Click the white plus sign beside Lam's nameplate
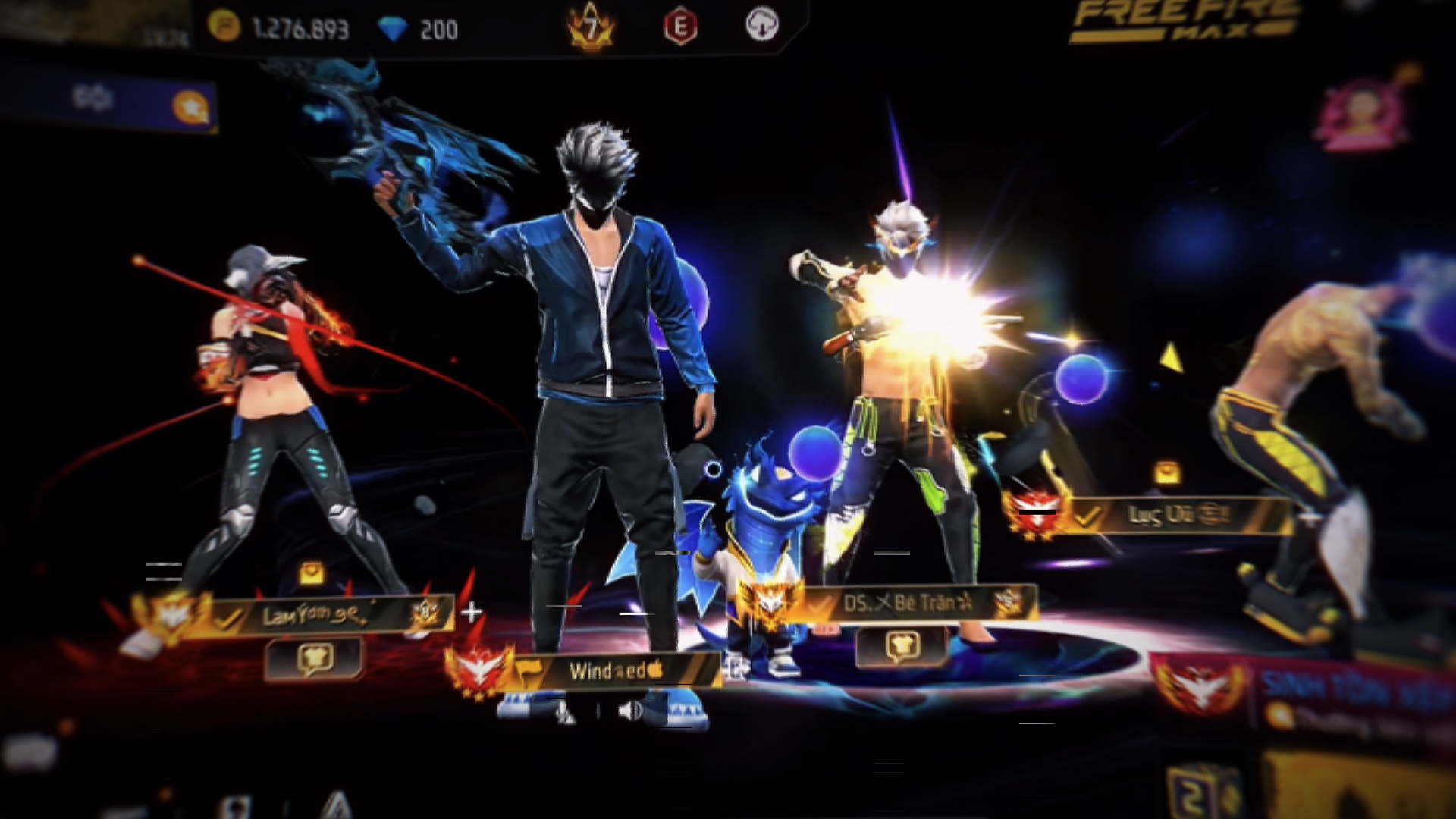Viewport: 1456px width, 819px height. pos(472,612)
